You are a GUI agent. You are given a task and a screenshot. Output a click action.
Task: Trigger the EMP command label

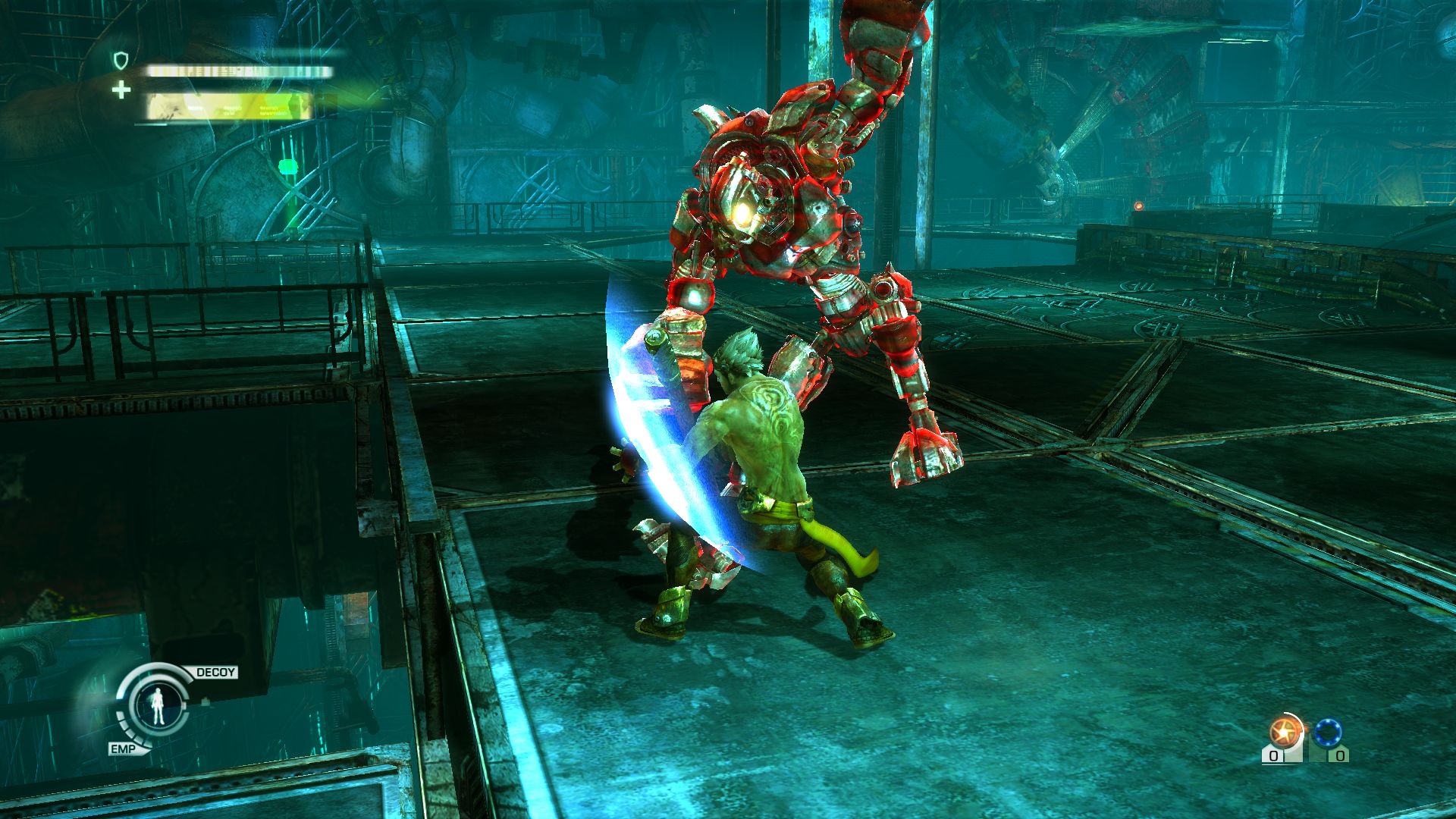coord(123,749)
